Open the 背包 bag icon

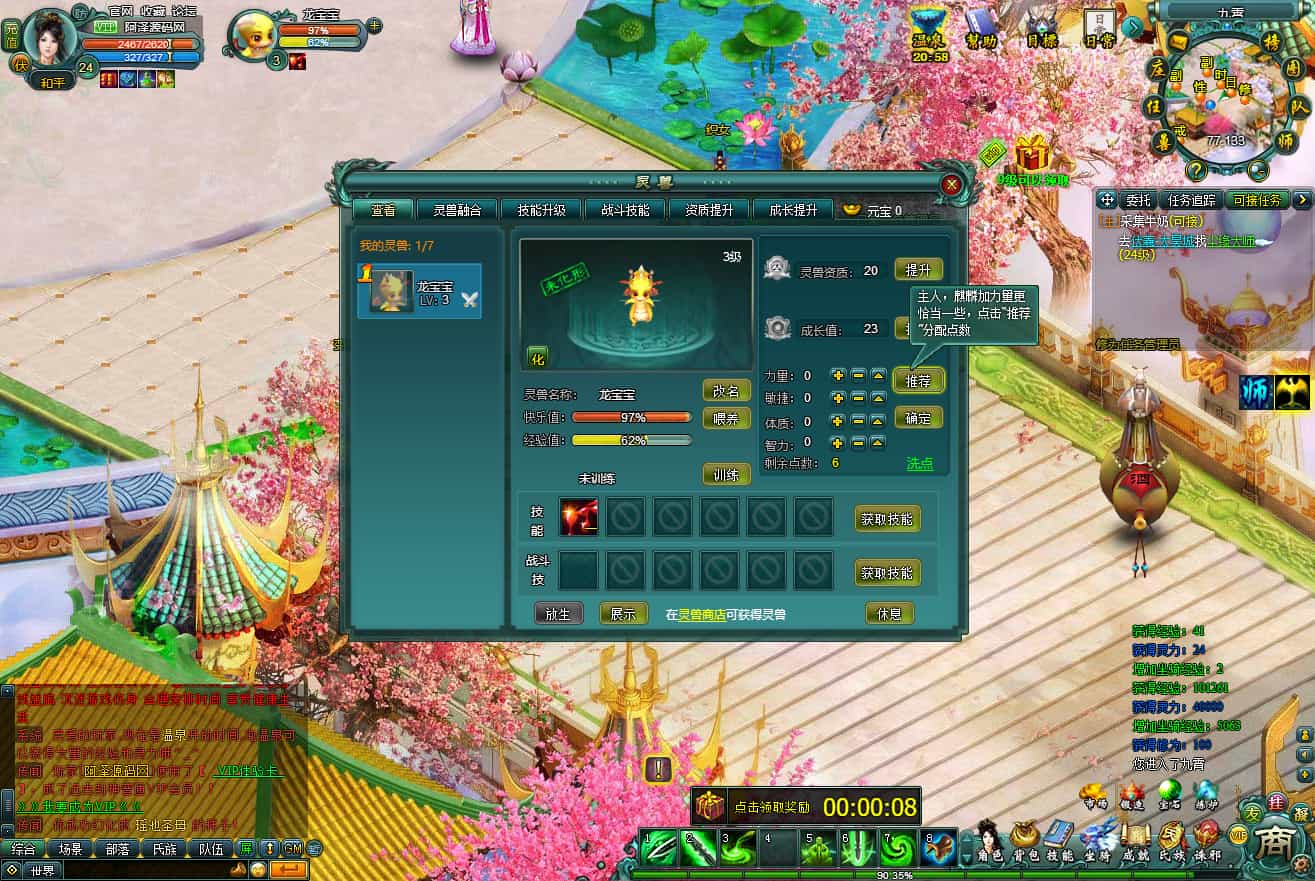[1024, 842]
